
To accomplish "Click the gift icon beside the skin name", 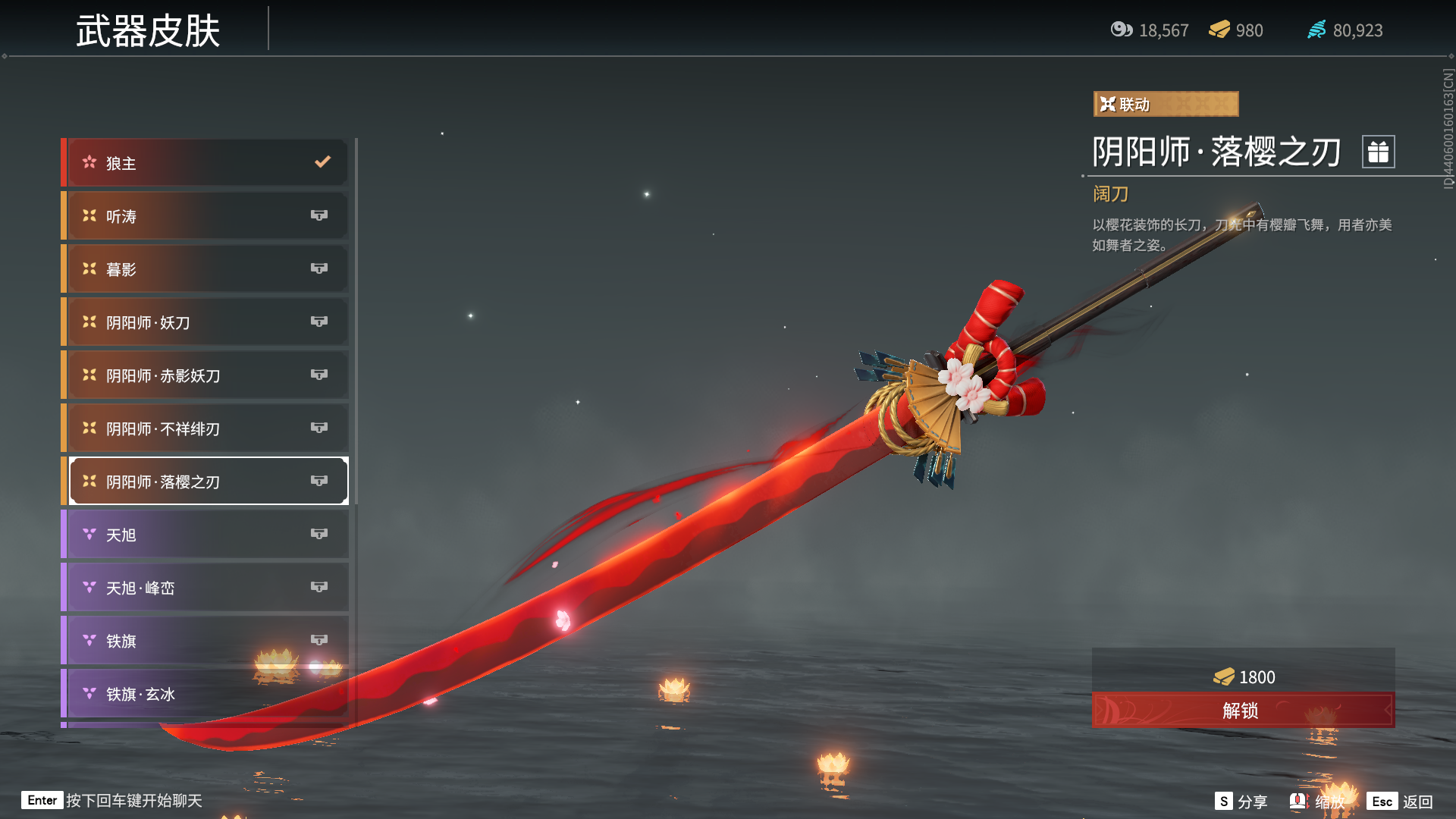I will [1378, 152].
